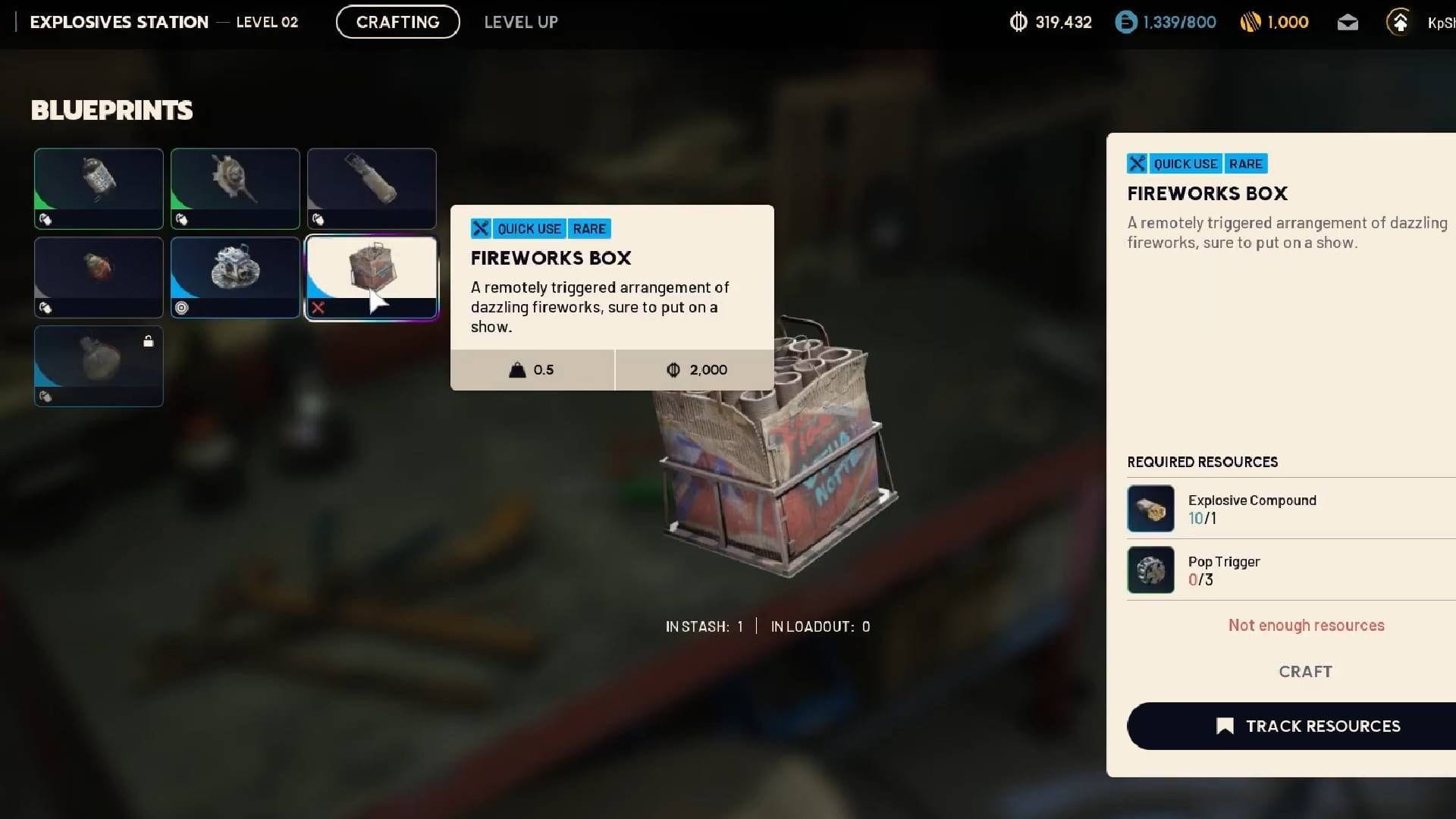The height and width of the screenshot is (819, 1456).
Task: Click the coin currency icon in the top bar
Action: [x=1018, y=23]
